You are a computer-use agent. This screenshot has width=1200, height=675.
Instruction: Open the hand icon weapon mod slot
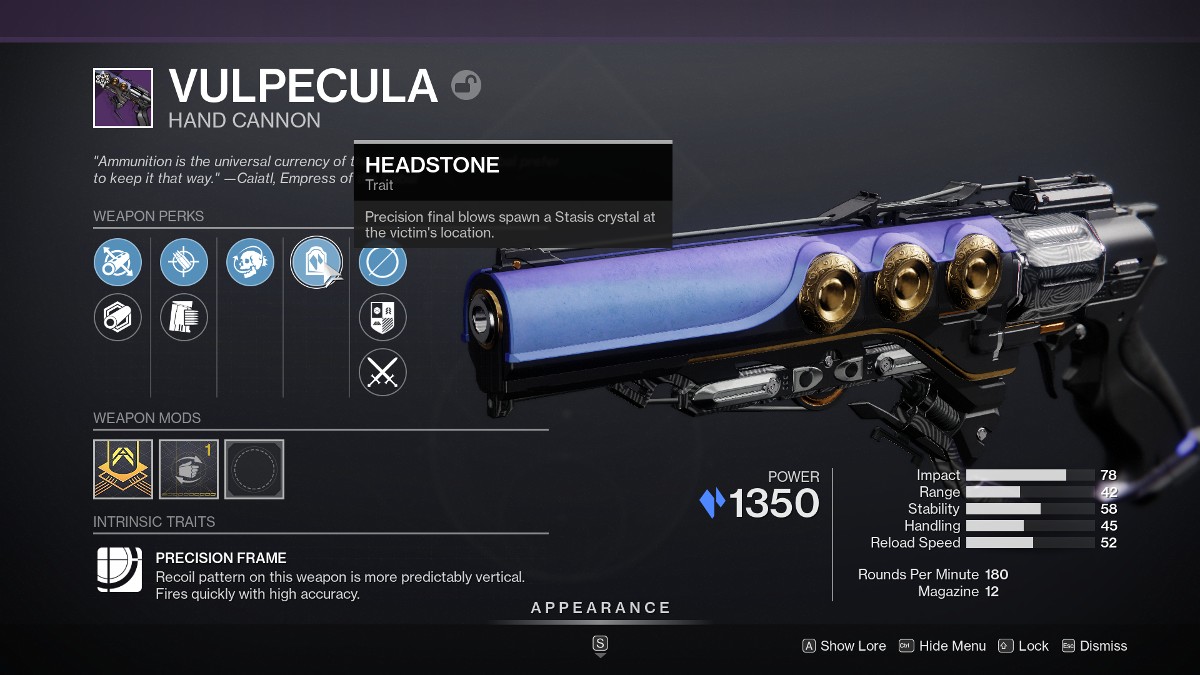(189, 469)
